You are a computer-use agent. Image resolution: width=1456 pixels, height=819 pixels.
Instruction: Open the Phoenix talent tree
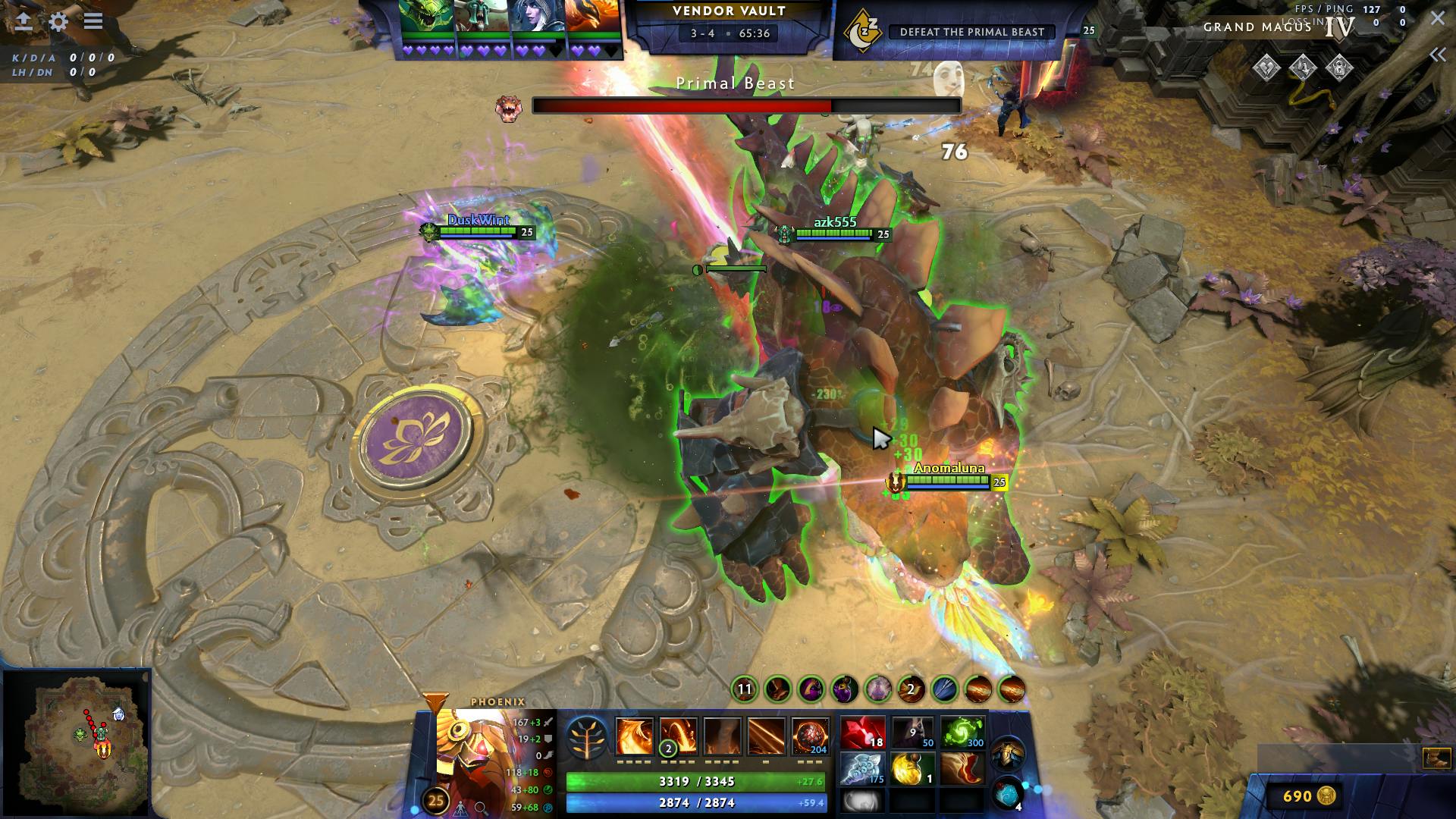point(586,737)
